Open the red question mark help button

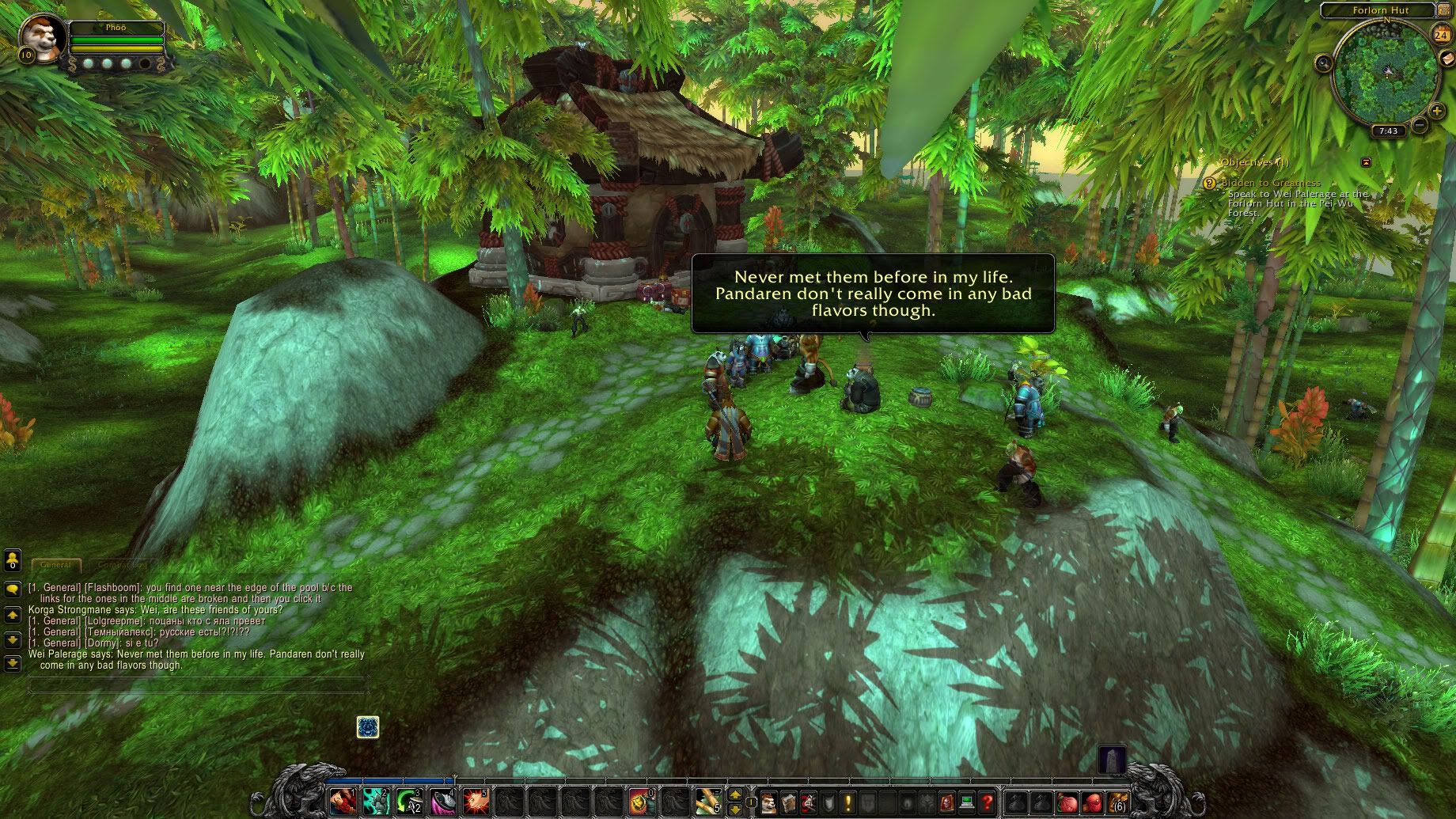987,802
